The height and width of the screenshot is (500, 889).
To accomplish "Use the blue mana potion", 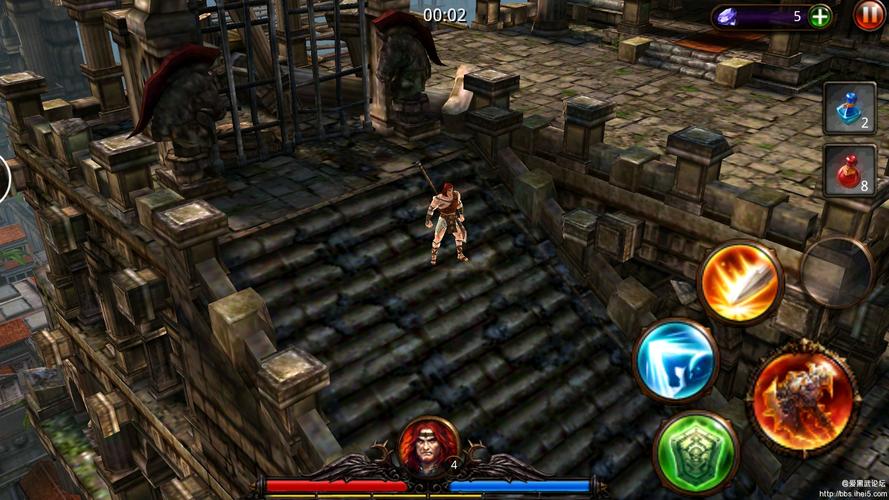I will (848, 107).
